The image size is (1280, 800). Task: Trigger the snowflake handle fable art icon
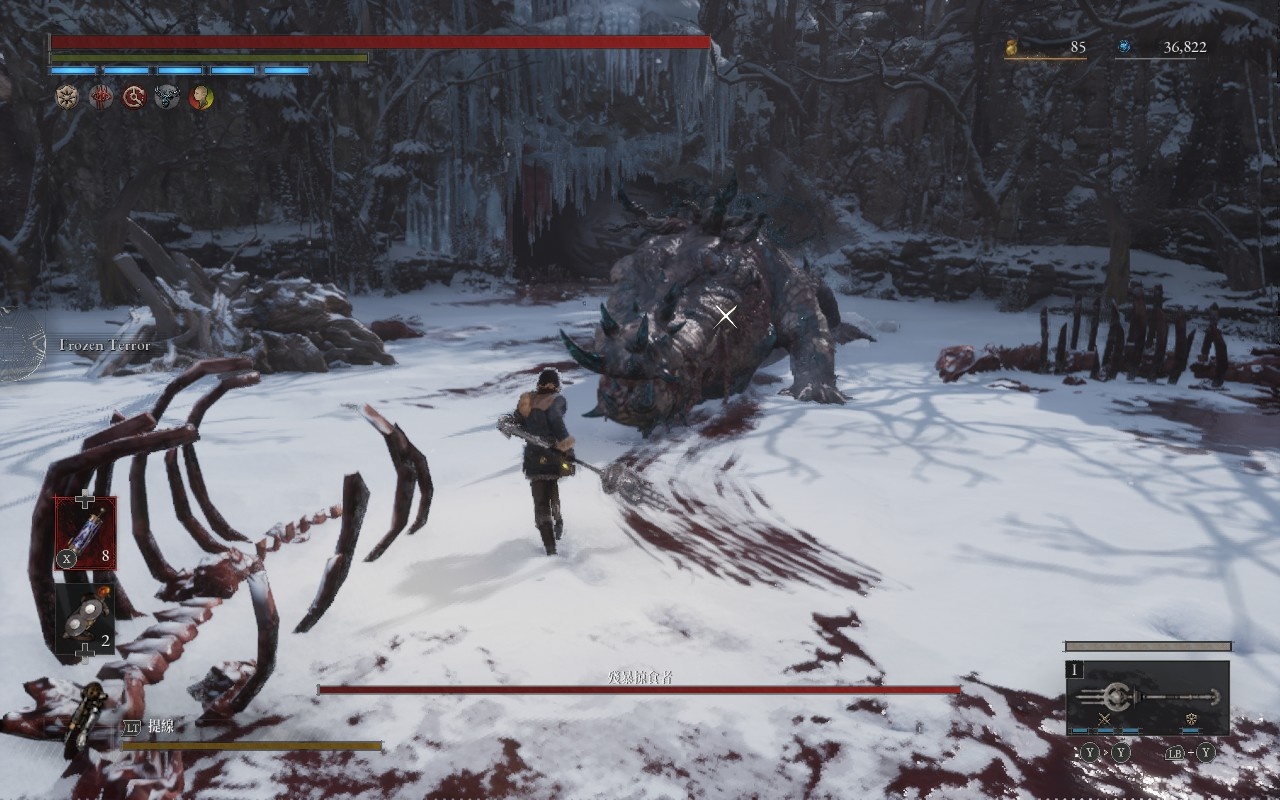coord(1190,720)
